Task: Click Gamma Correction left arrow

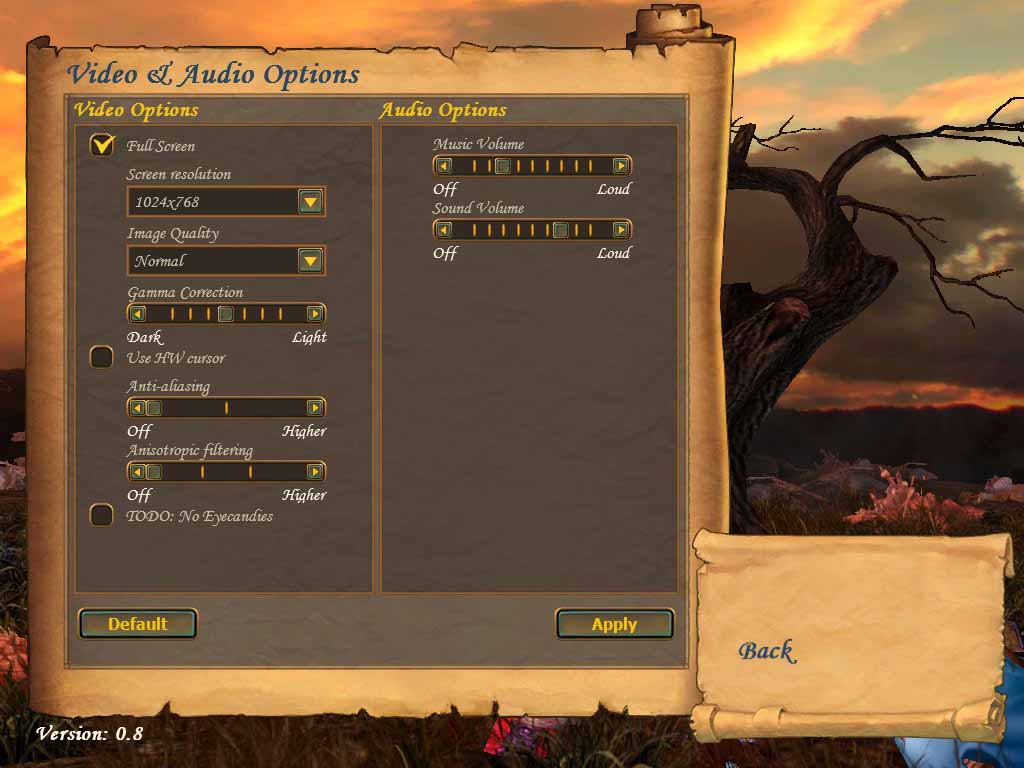Action: pyautogui.click(x=138, y=314)
